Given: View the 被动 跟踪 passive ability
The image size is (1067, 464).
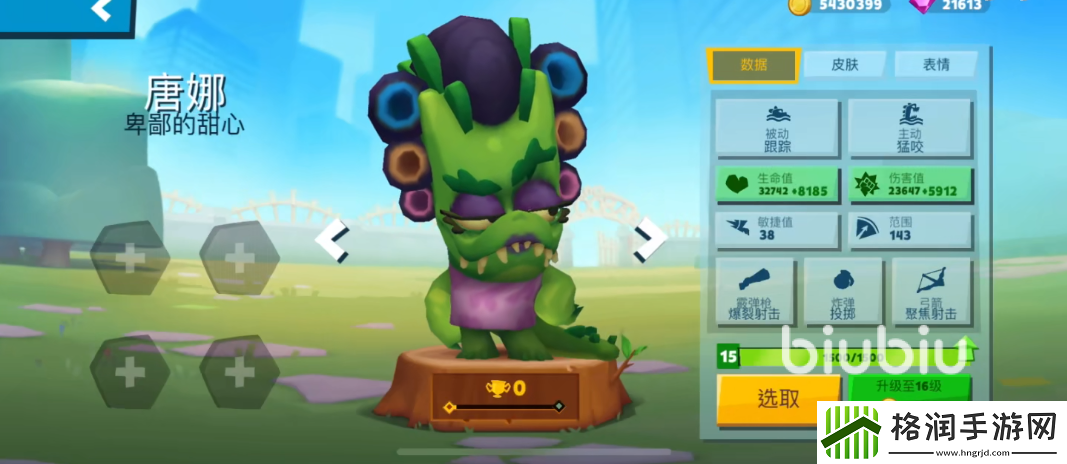Looking at the screenshot, I should [778, 127].
